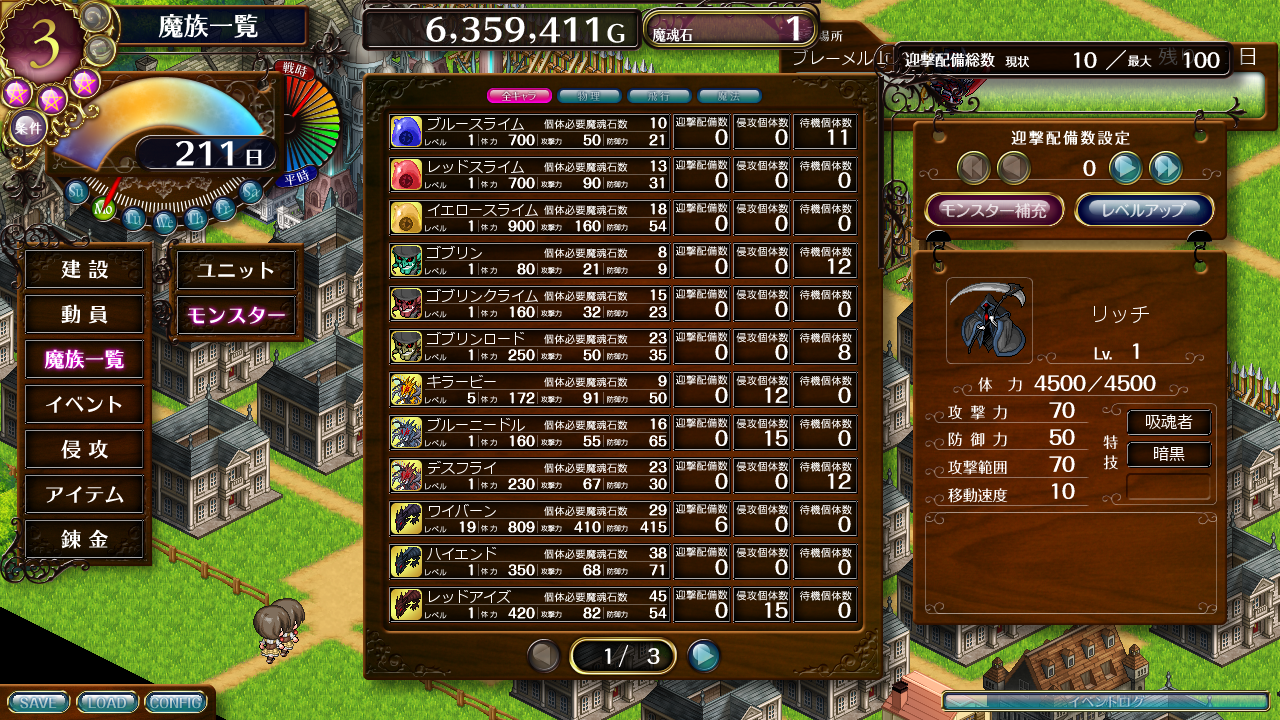Click the モンスター補充 button
The image size is (1280, 720).
pyautogui.click(x=994, y=210)
